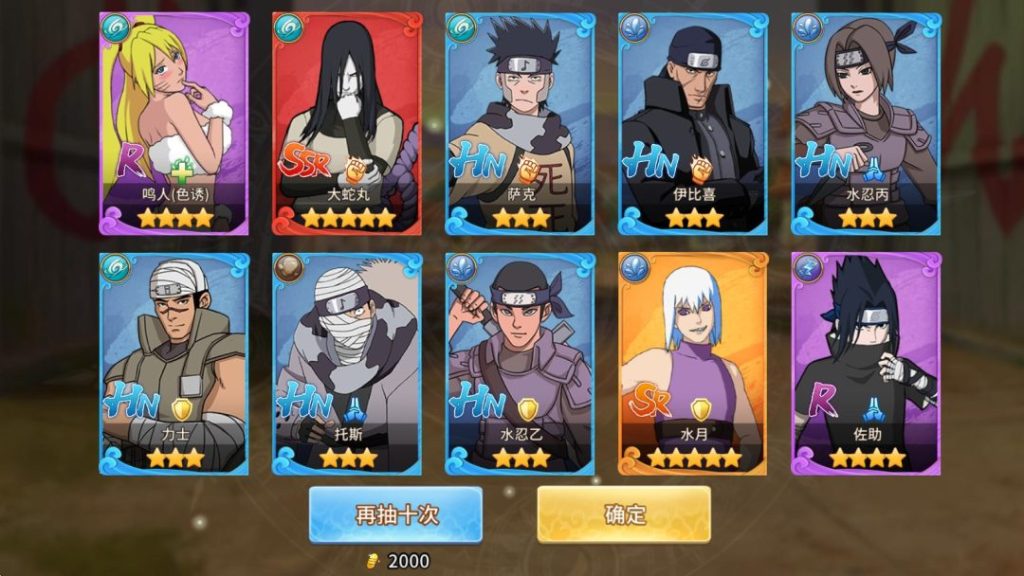
Task: Select the 鸣人(色诱) R card
Action: pyautogui.click(x=174, y=124)
